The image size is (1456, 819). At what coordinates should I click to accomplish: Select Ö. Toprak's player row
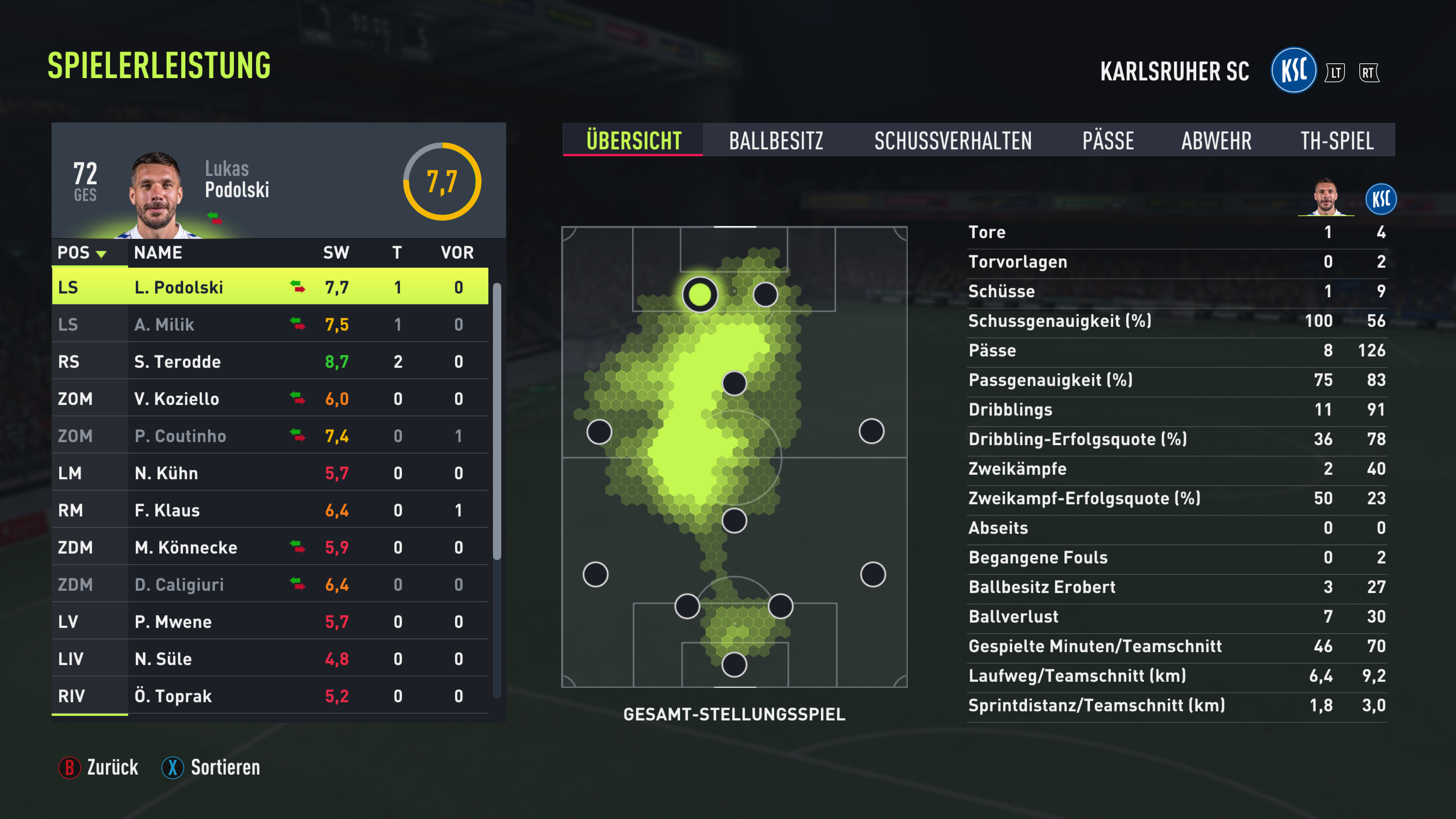(x=270, y=696)
